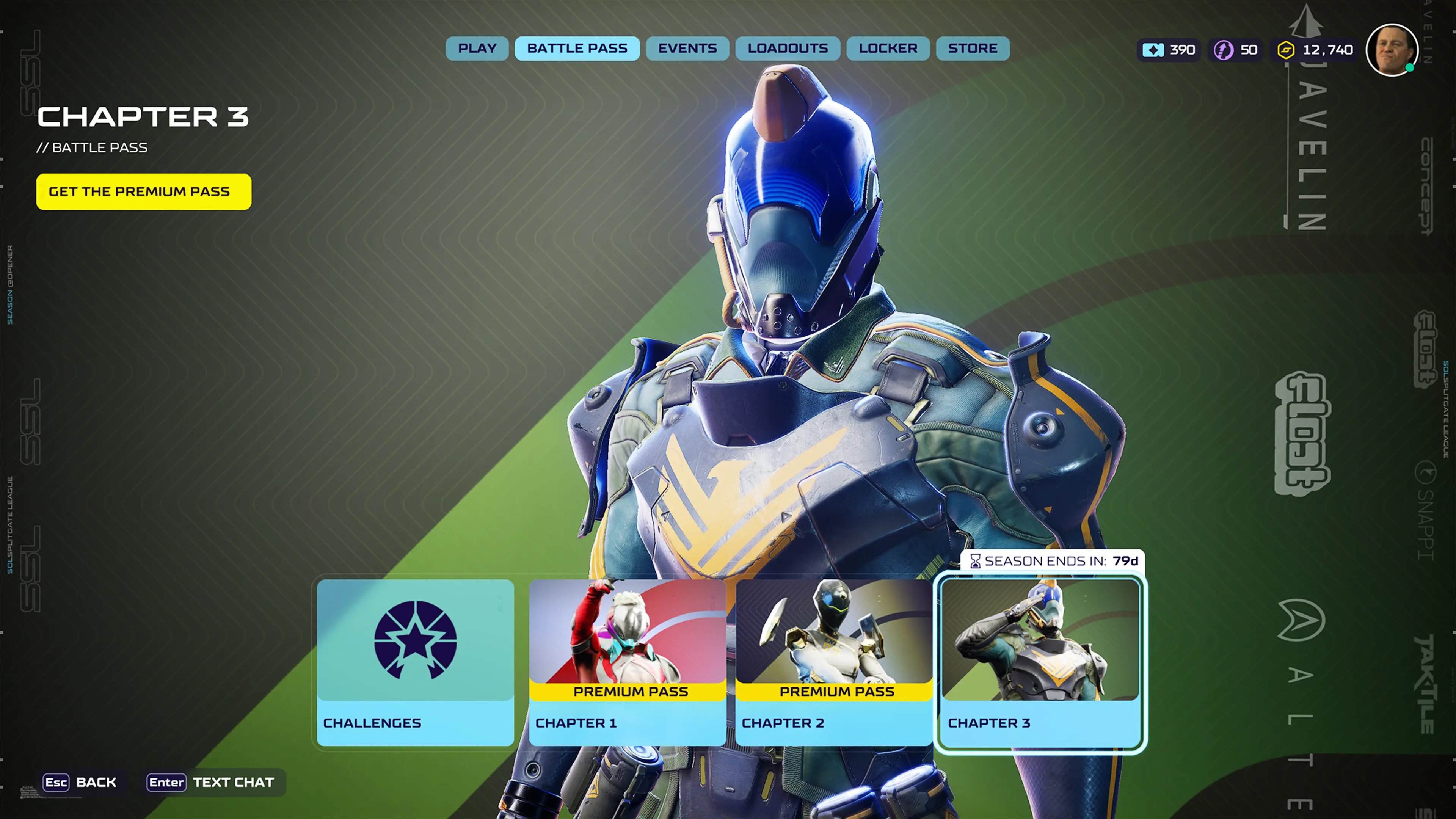Click the 12,740 gold currency balance

coord(1315,50)
